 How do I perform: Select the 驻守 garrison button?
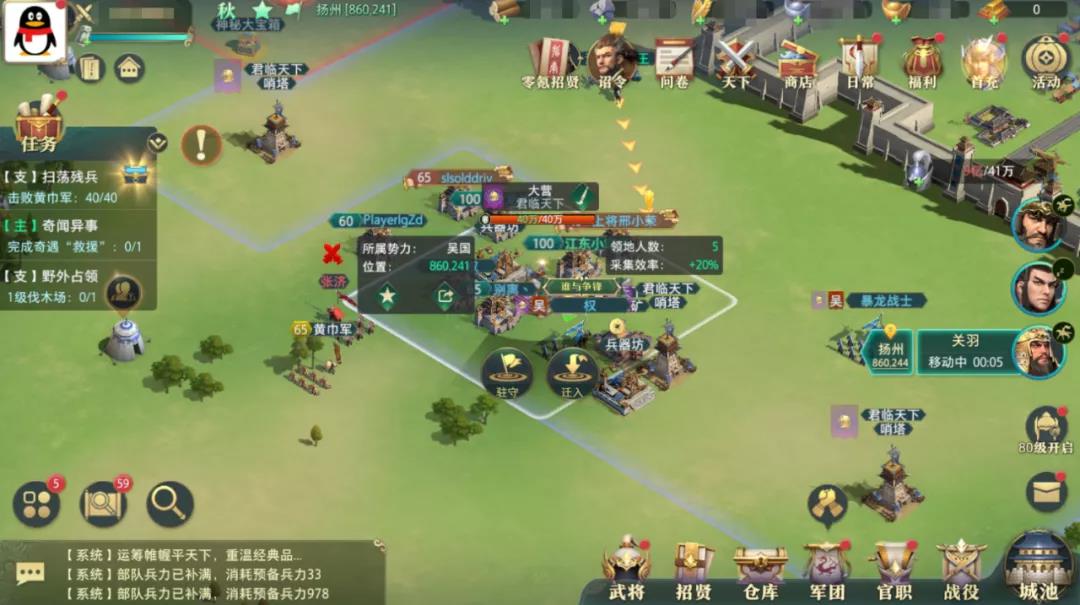point(507,373)
